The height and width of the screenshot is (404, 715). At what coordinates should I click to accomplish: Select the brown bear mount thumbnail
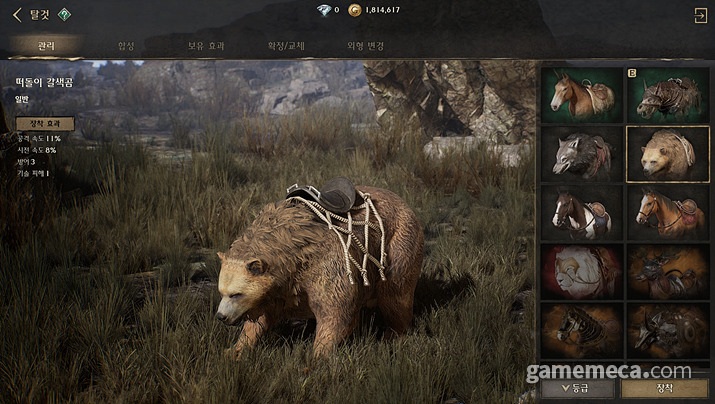668,154
